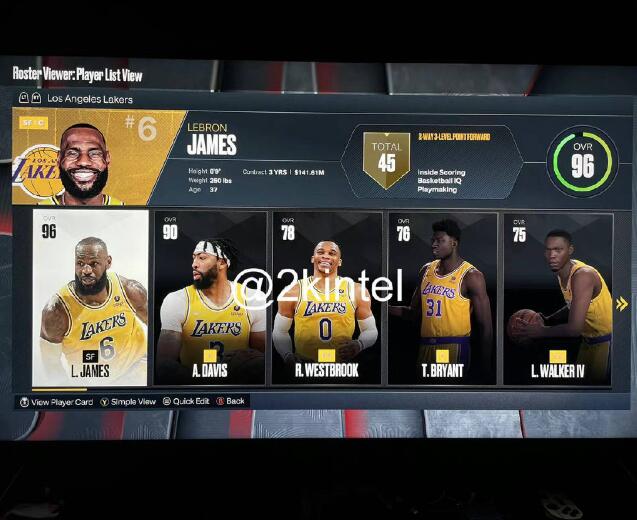Select the L. James player card
This screenshot has height=520, width=637.
click(x=90, y=298)
